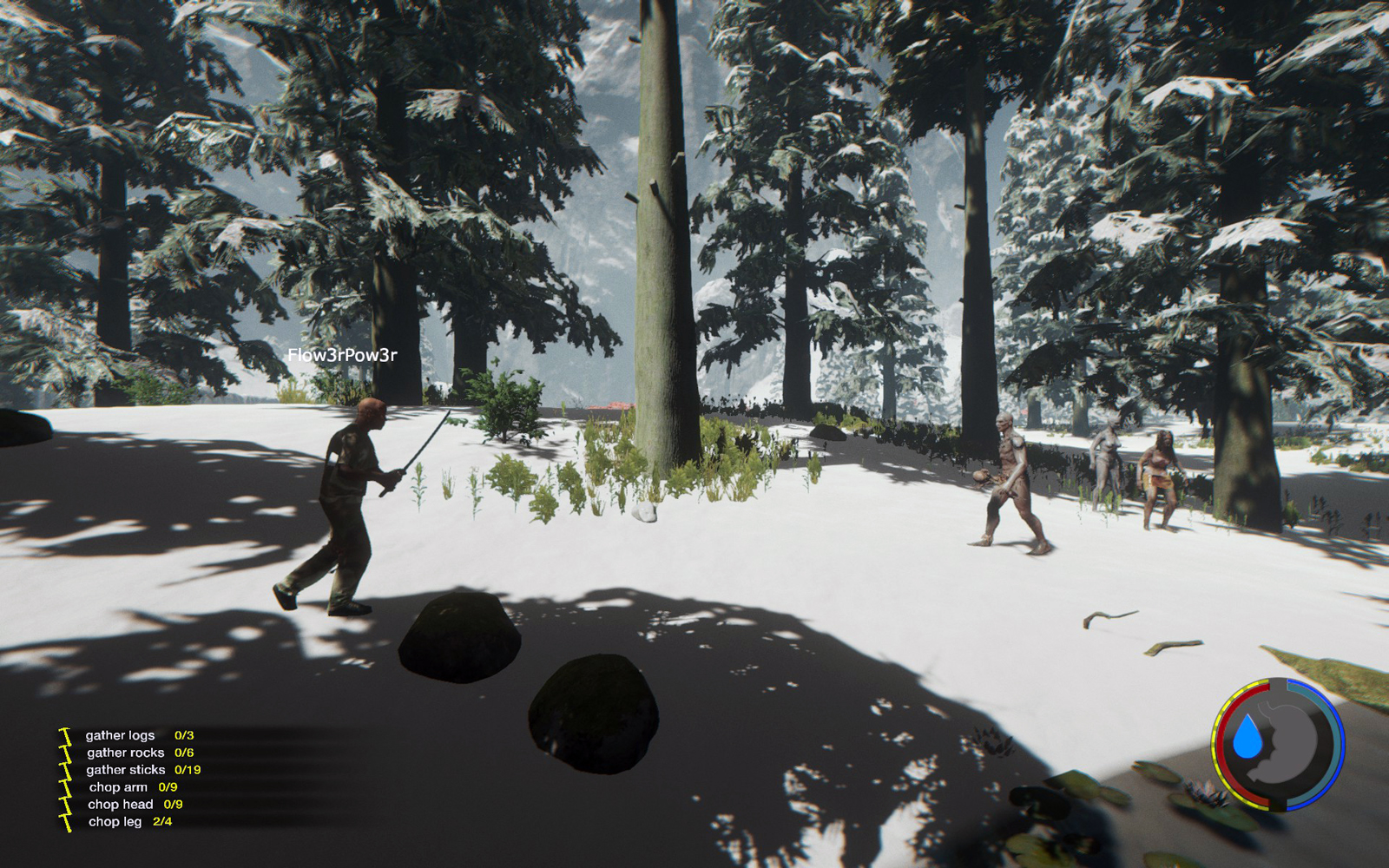Click the blue water drop thirst icon
The width and height of the screenshot is (1389, 868).
(x=1248, y=737)
